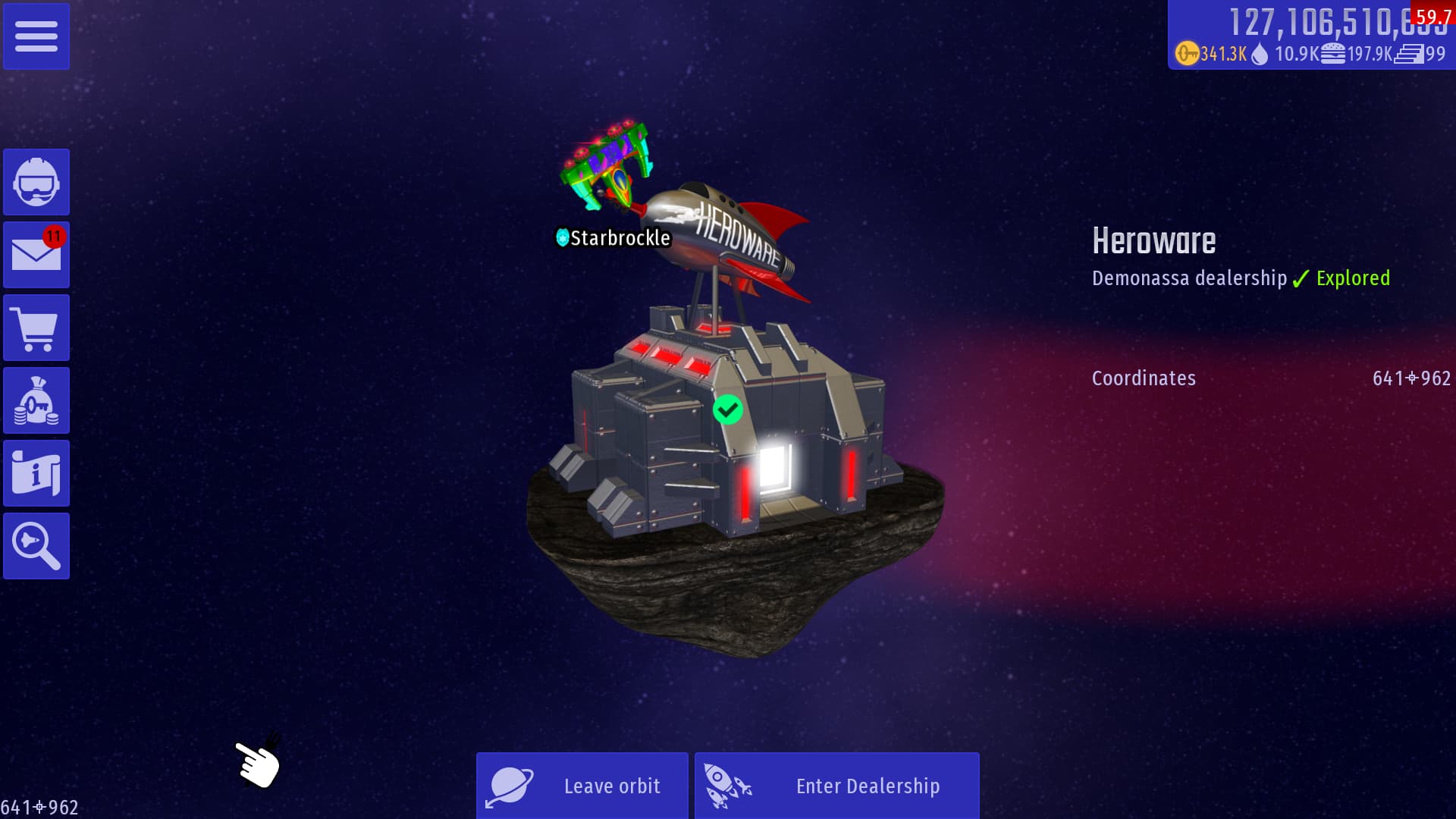This screenshot has height=819, width=1456.
Task: Open the money bag treasury icon
Action: (36, 400)
